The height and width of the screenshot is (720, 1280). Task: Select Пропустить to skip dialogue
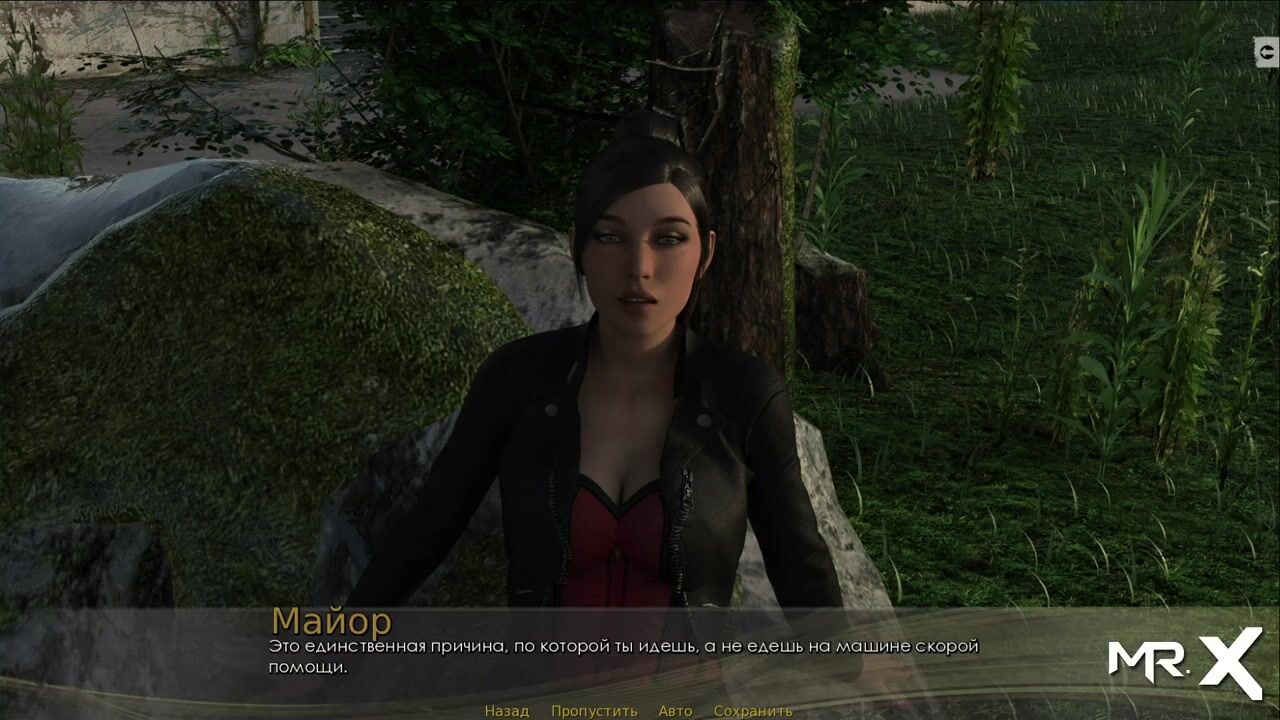point(594,711)
